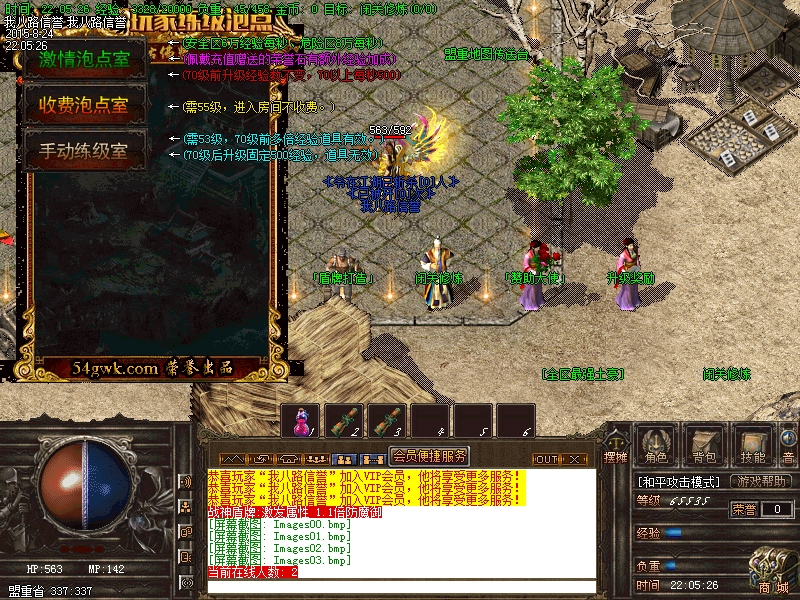Open the 背包 backpack
Image resolution: width=800 pixels, height=600 pixels.
[x=705, y=445]
